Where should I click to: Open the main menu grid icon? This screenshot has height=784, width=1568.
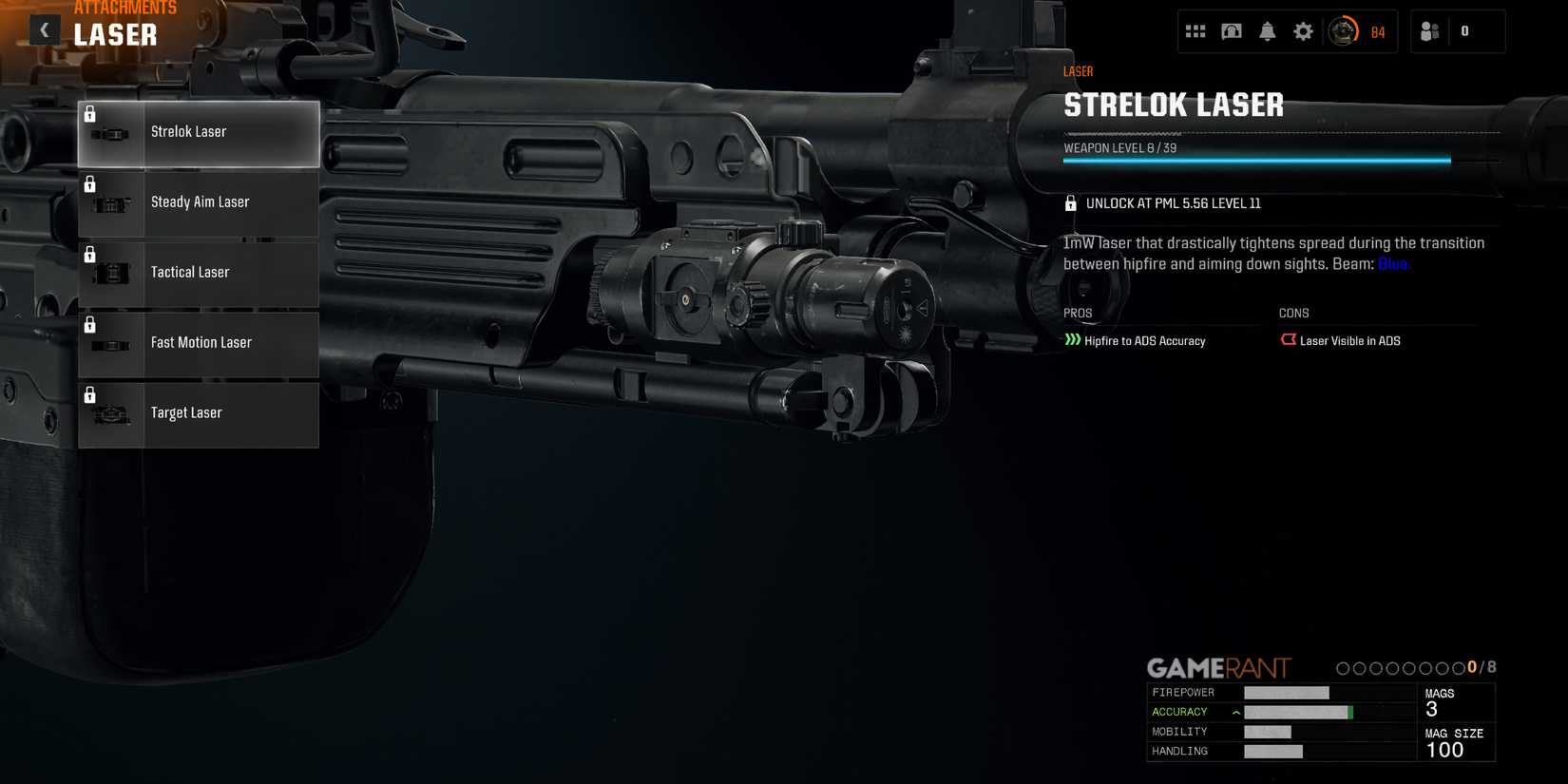click(1195, 30)
